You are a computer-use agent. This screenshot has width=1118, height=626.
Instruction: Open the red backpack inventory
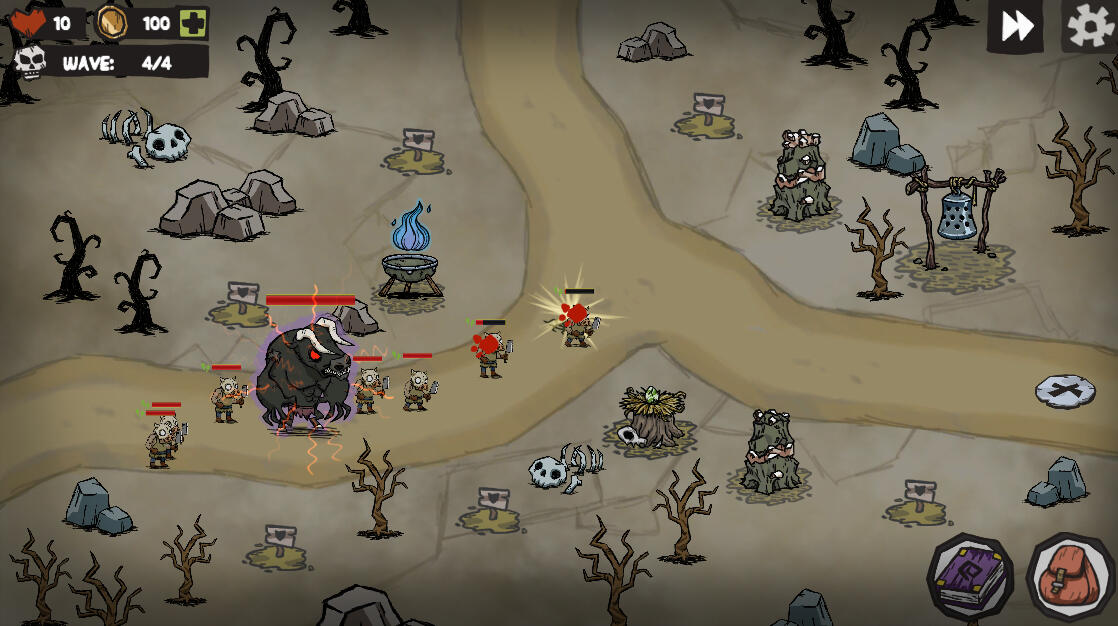1069,577
